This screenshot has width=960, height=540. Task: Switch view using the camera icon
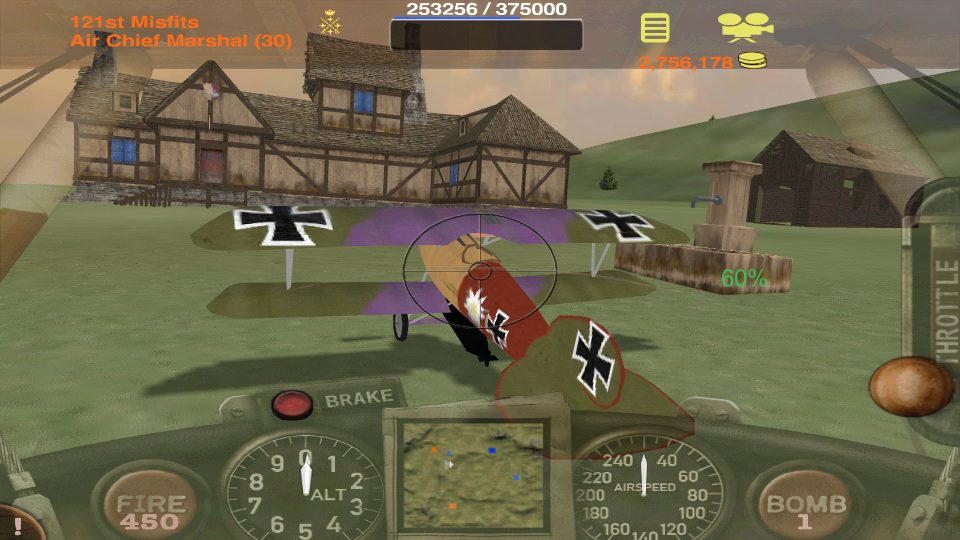point(745,26)
